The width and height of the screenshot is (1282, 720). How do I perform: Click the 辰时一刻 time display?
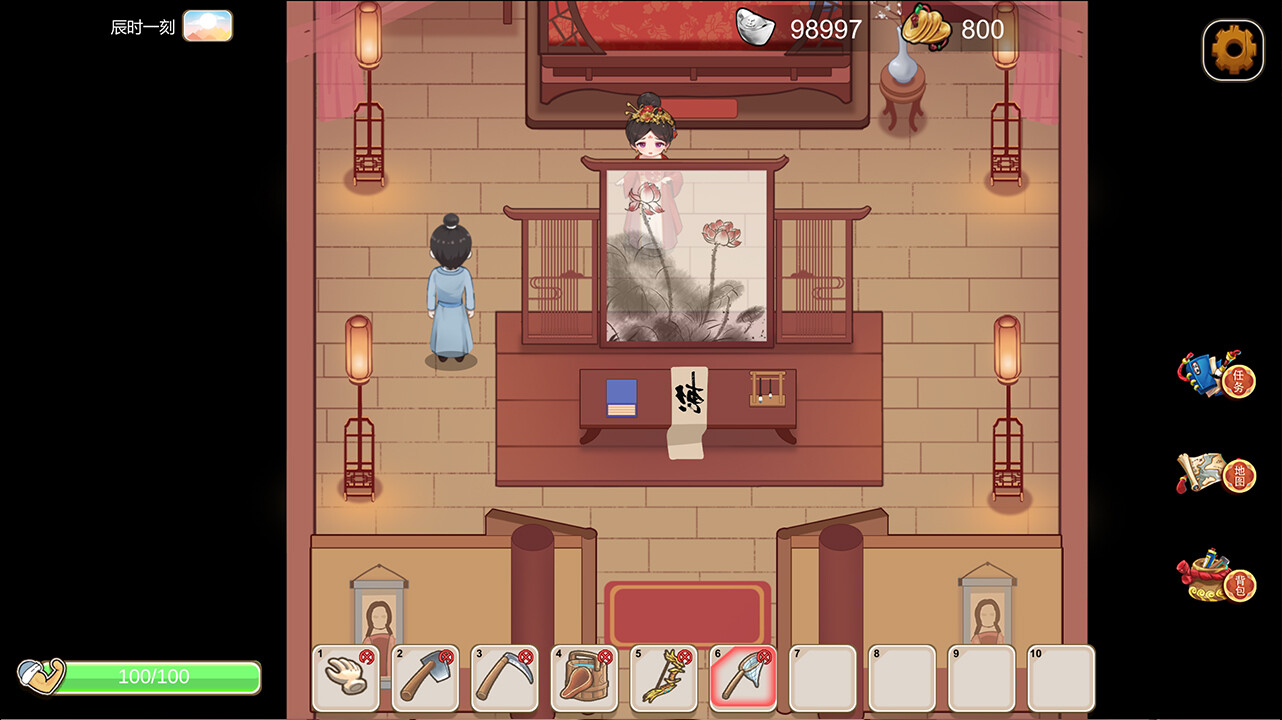click(x=142, y=26)
